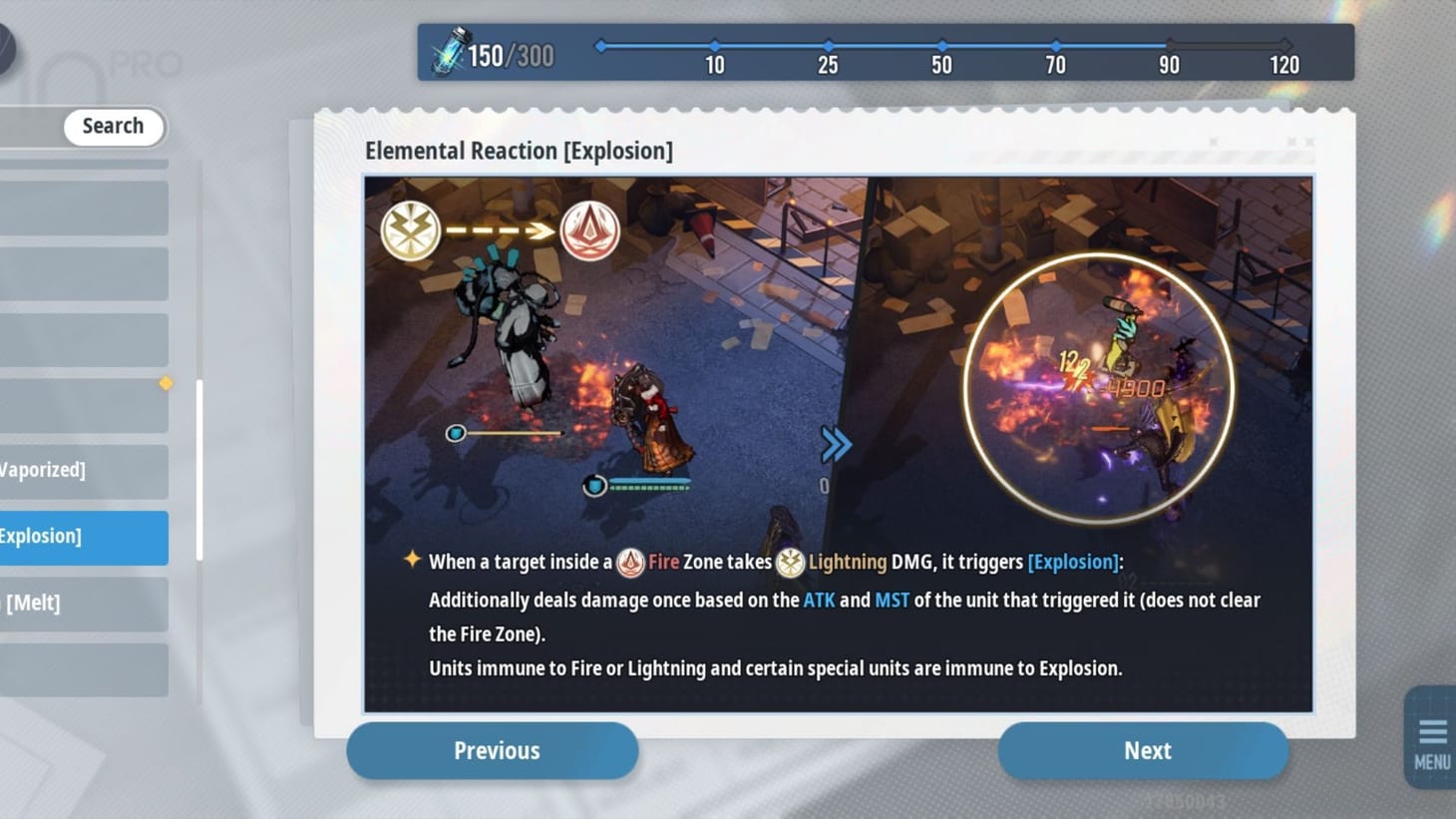Click the Lightning icon within the description text
Image resolution: width=1456 pixels, height=819 pixels.
coord(789,562)
